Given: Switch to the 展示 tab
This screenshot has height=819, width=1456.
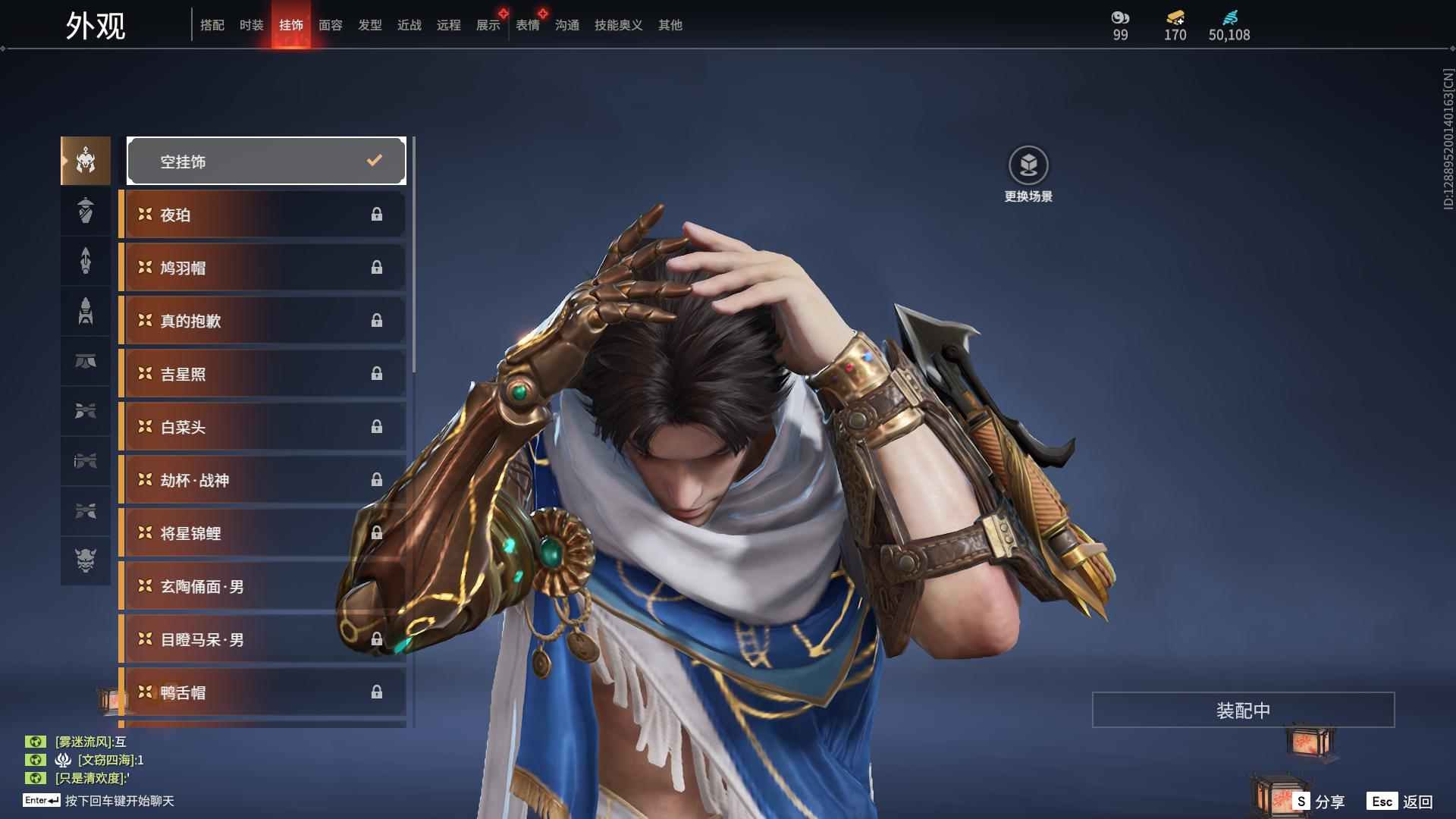Looking at the screenshot, I should (488, 25).
